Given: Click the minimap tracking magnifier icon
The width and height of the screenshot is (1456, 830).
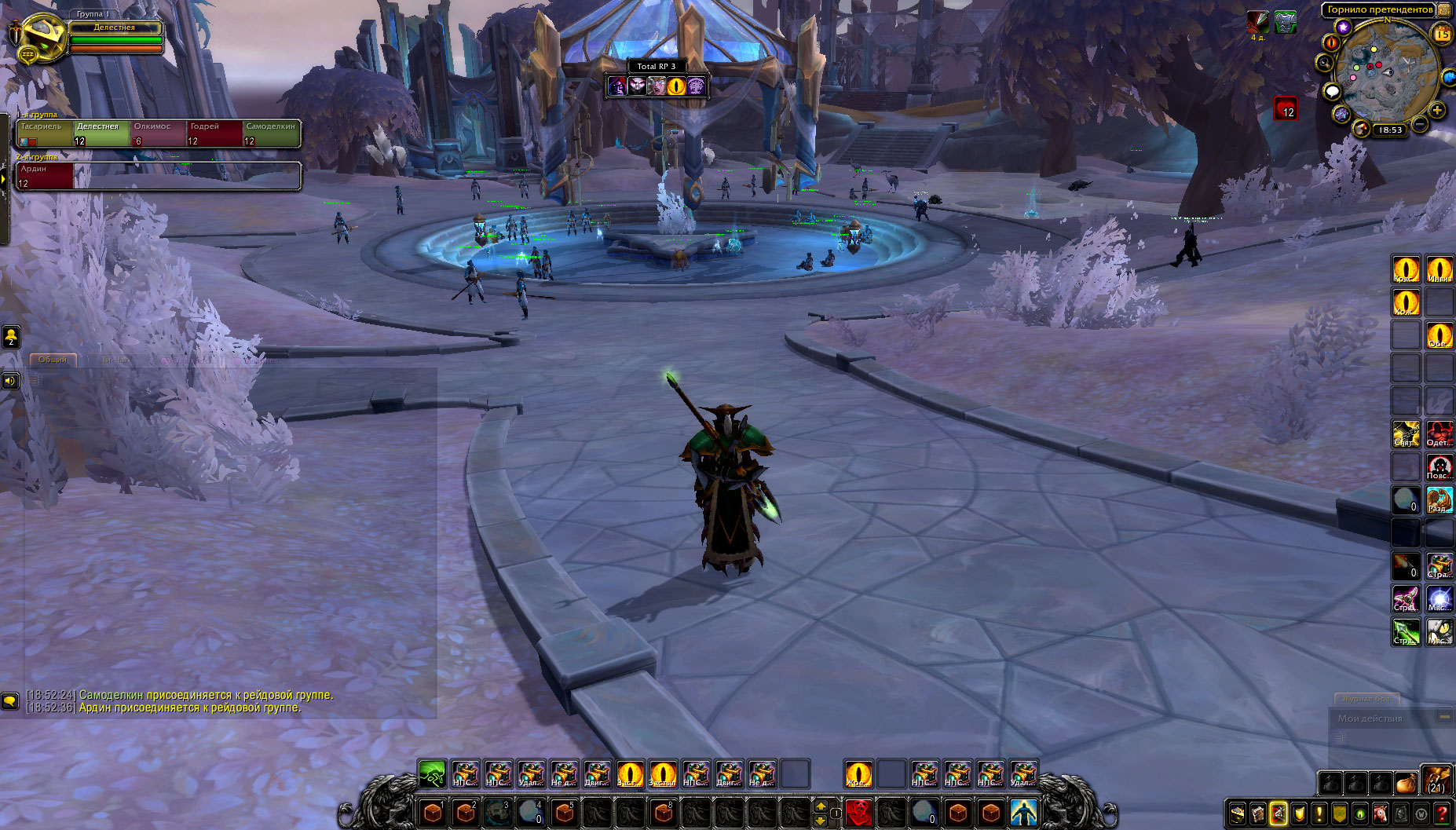Looking at the screenshot, I should click(x=1326, y=62).
